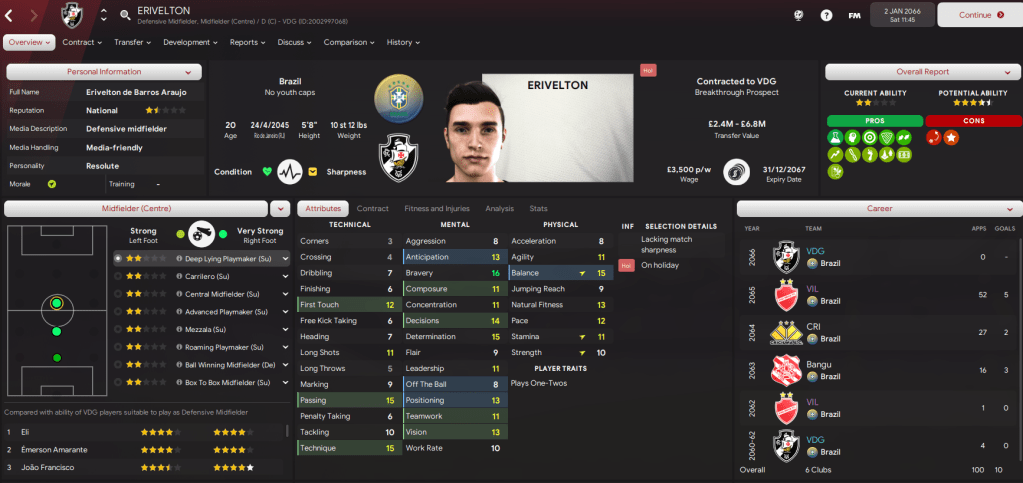The height and width of the screenshot is (483, 1023).
Task: Show the Stats tab
Action: (x=538, y=209)
